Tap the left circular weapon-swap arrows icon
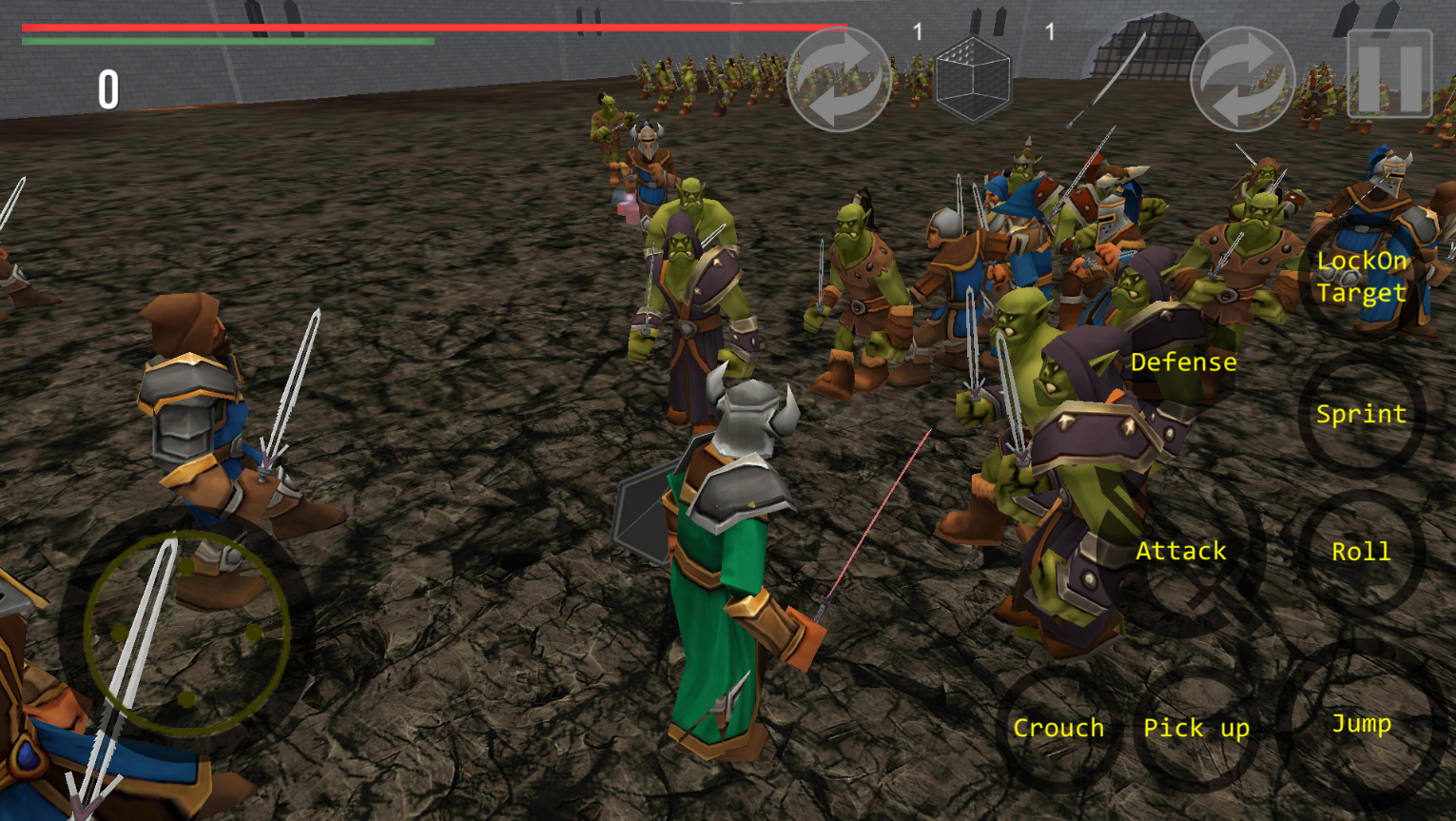Screen dimensions: 1456x821 pyautogui.click(x=841, y=78)
